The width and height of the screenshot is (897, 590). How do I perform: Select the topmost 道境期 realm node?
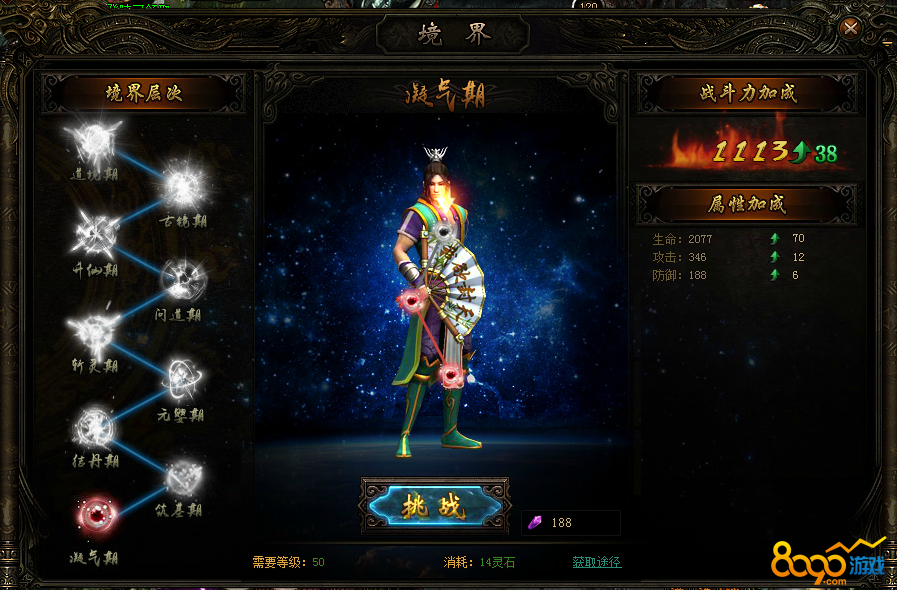pos(92,140)
